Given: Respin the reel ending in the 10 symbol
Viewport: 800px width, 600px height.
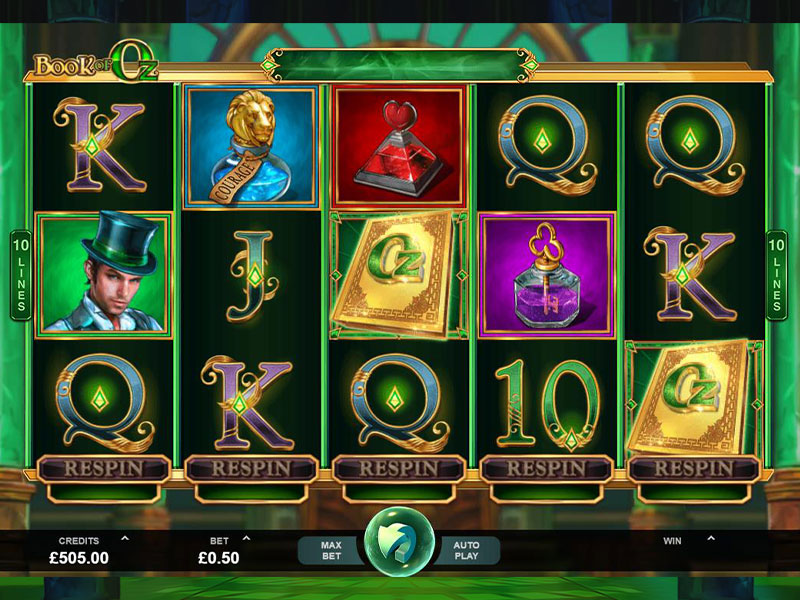Looking at the screenshot, I should coord(546,468).
